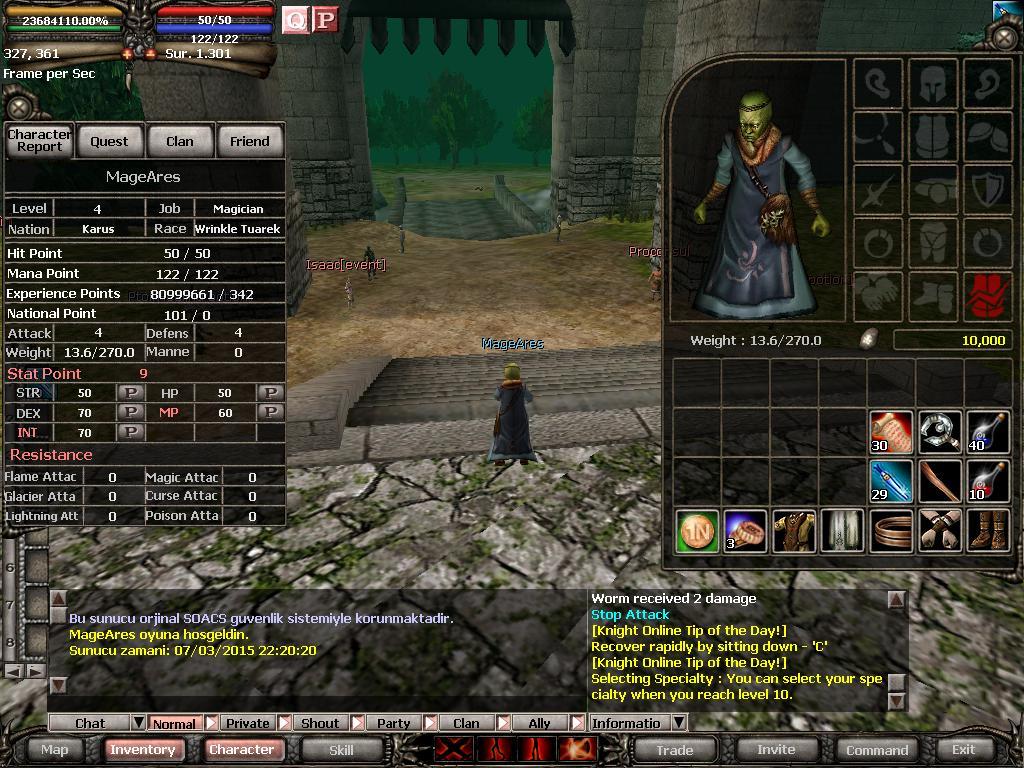Raise MP using its P button
1024x768 pixels.
[270, 412]
